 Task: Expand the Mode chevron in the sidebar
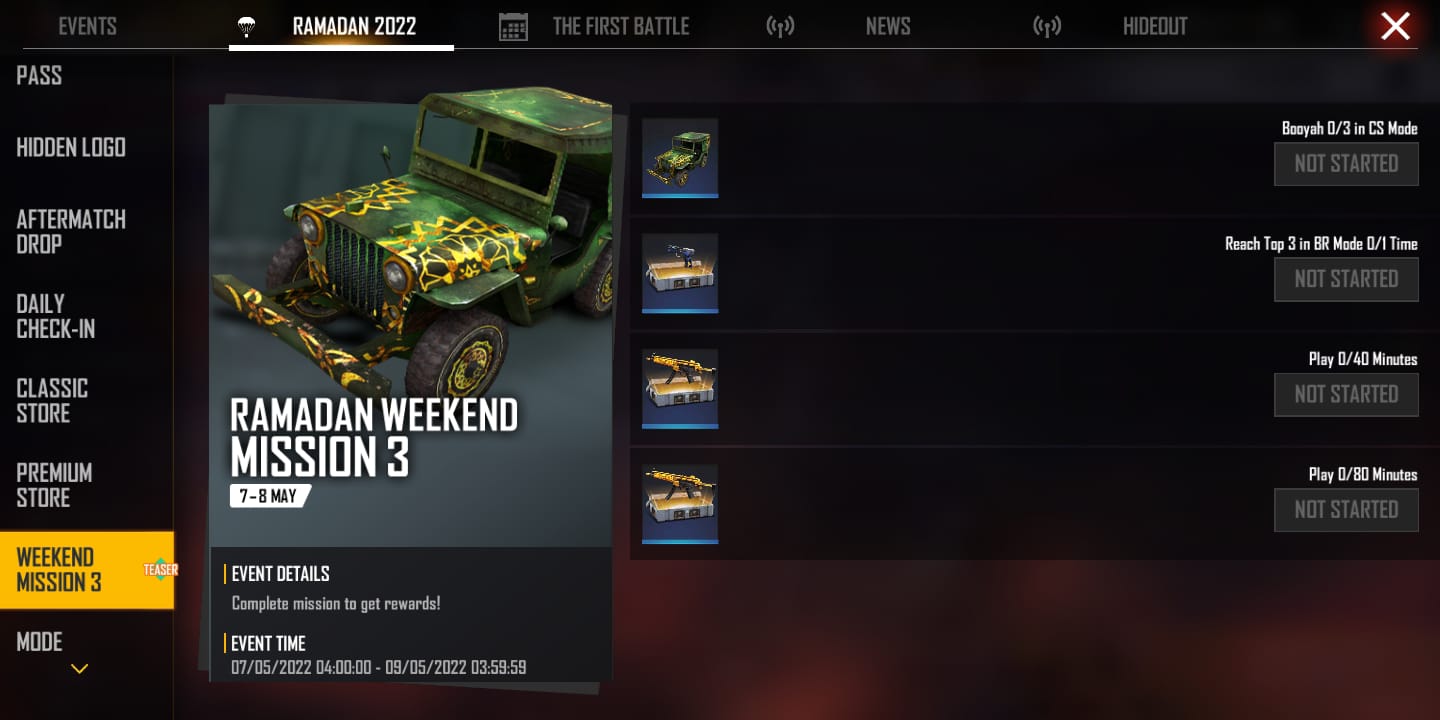point(79,668)
